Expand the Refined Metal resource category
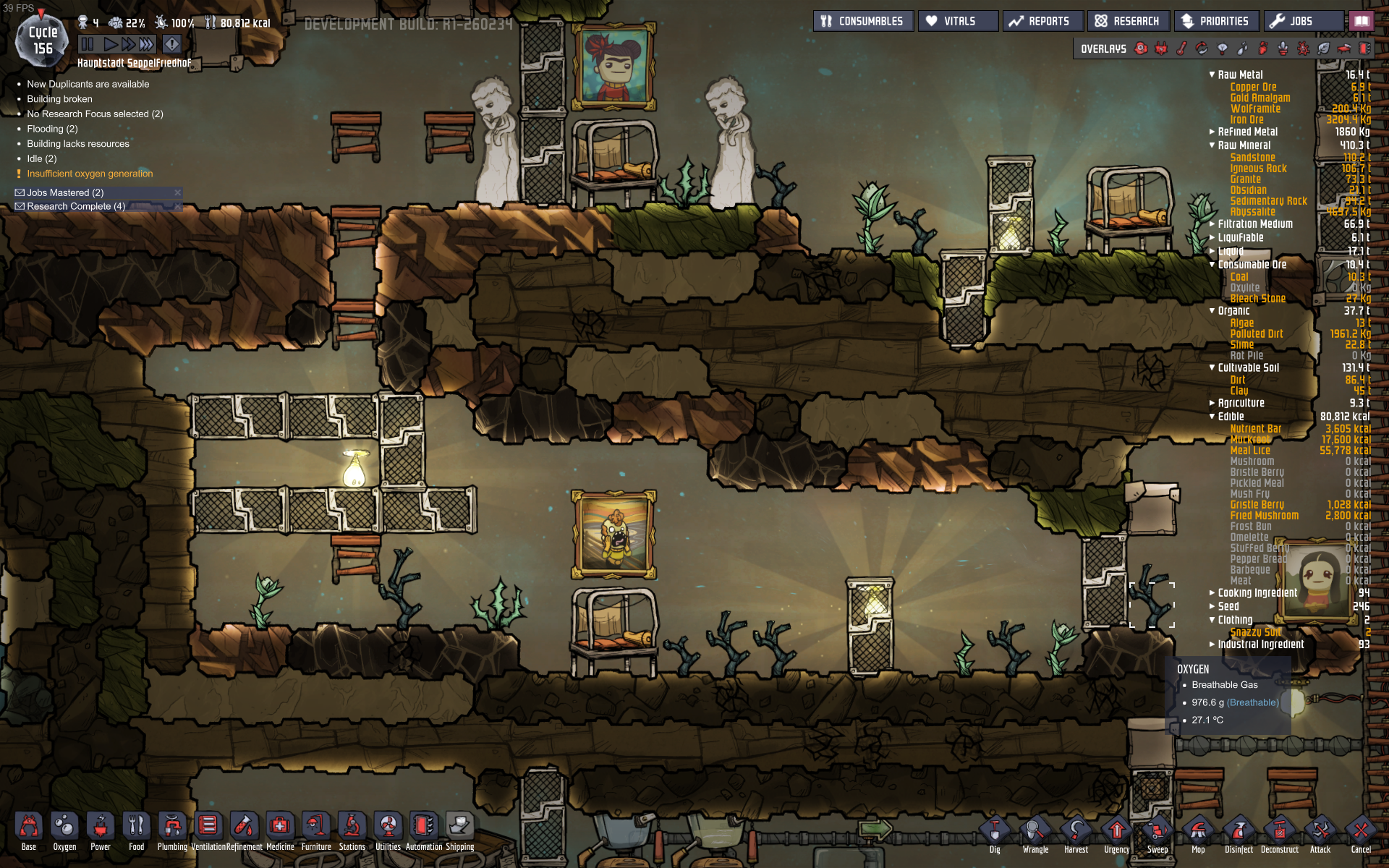 tap(1212, 132)
